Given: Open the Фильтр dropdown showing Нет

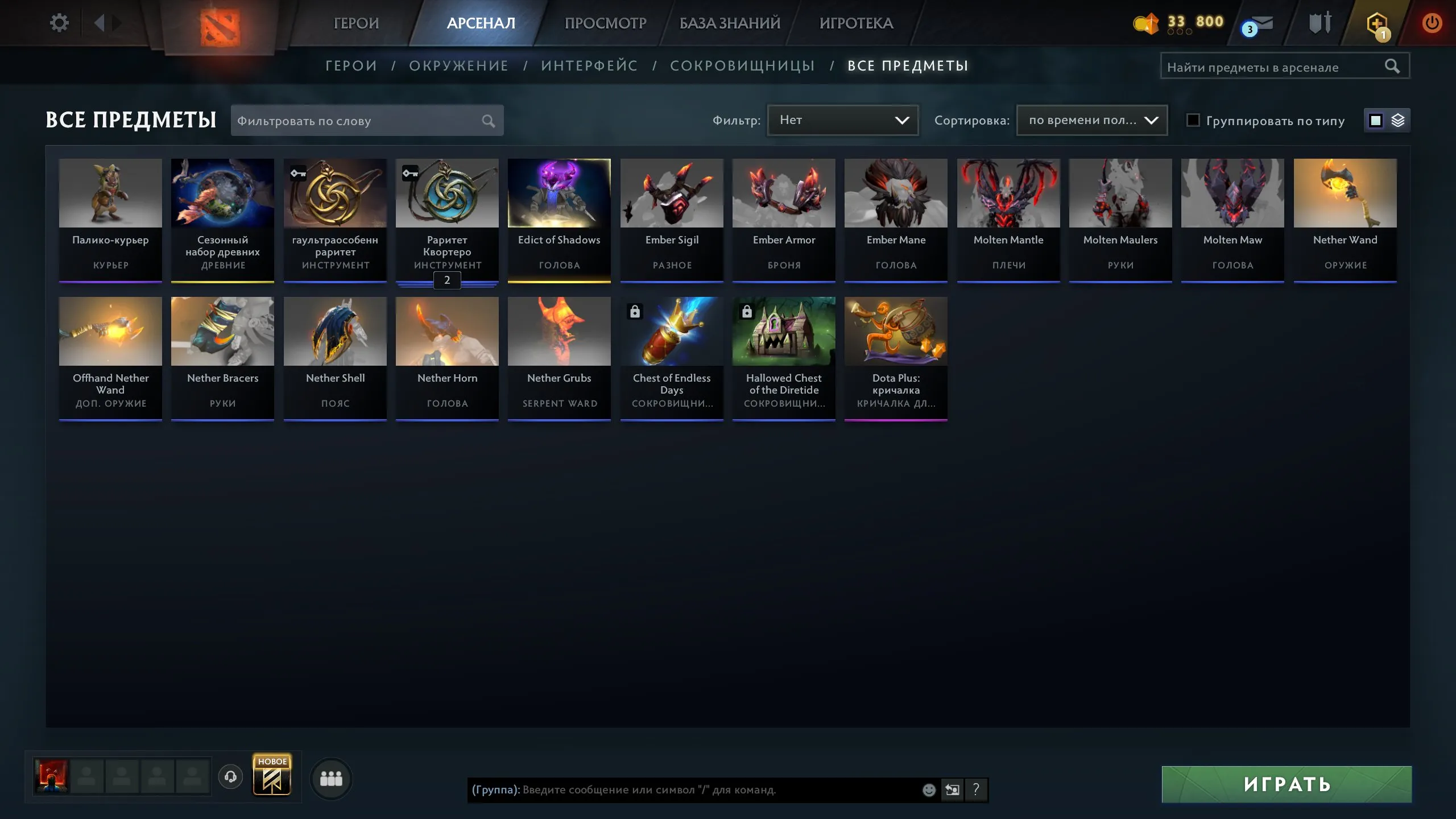Looking at the screenshot, I should coord(842,120).
